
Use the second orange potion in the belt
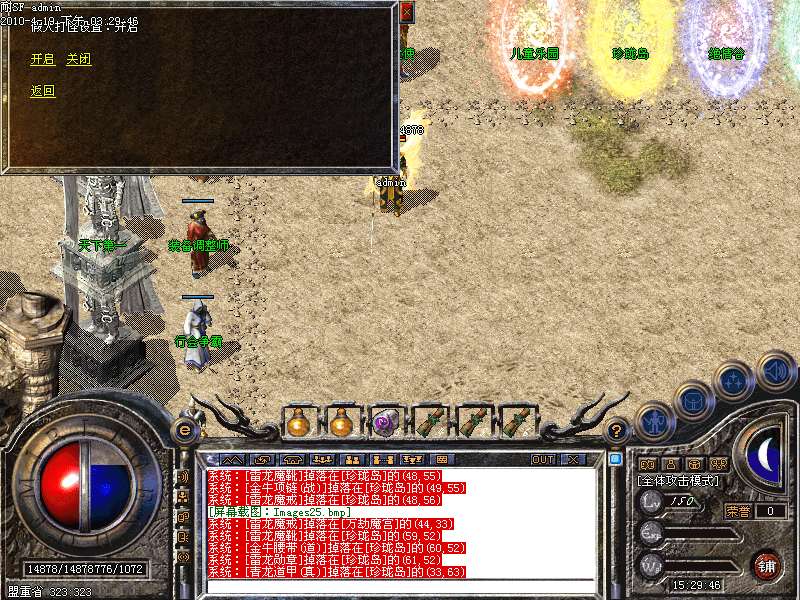point(341,423)
